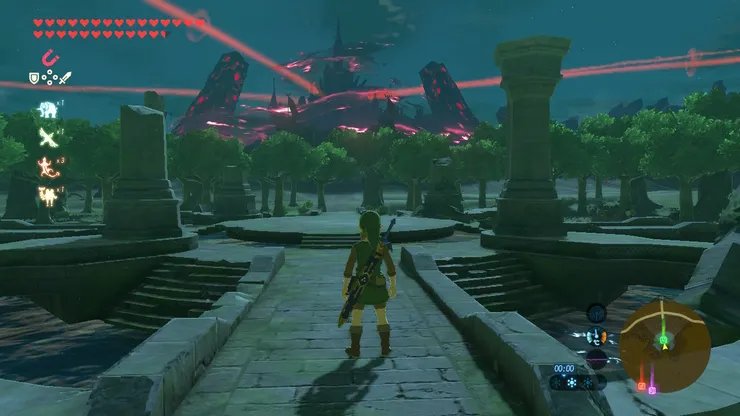Click the sword weapon icon
740x416 pixels.
coord(65,77)
